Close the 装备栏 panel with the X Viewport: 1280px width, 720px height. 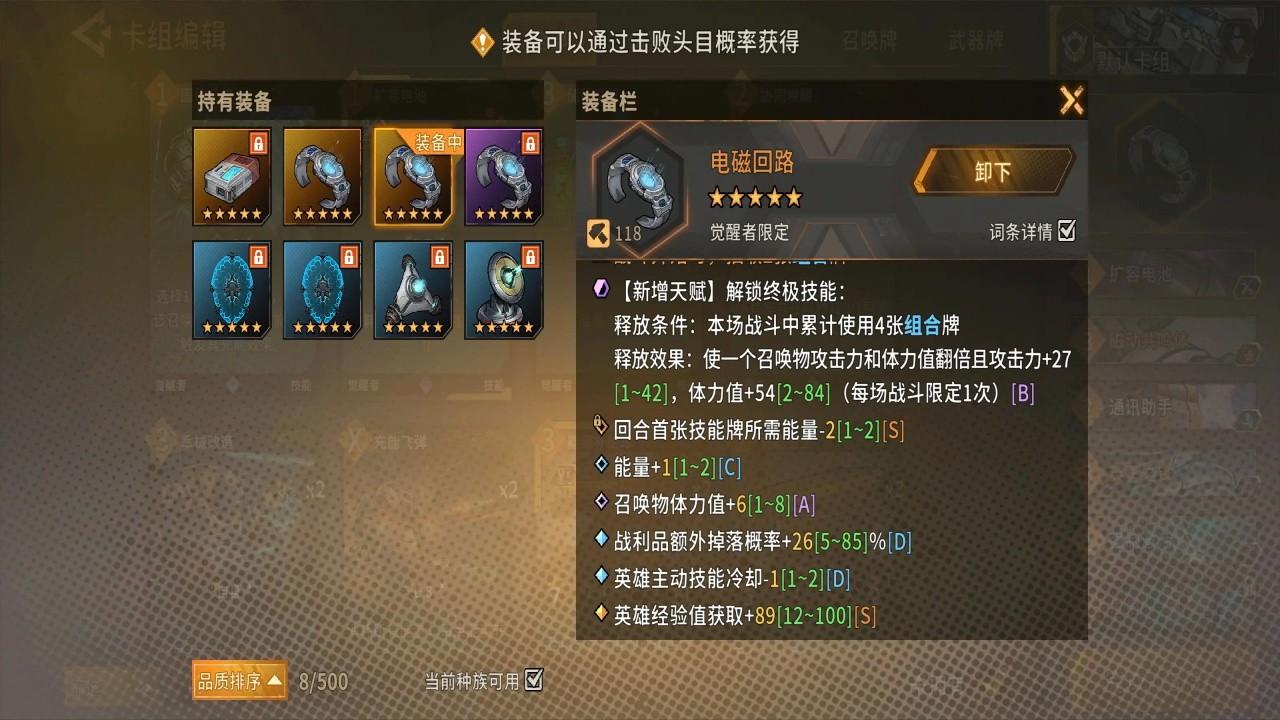(1073, 101)
